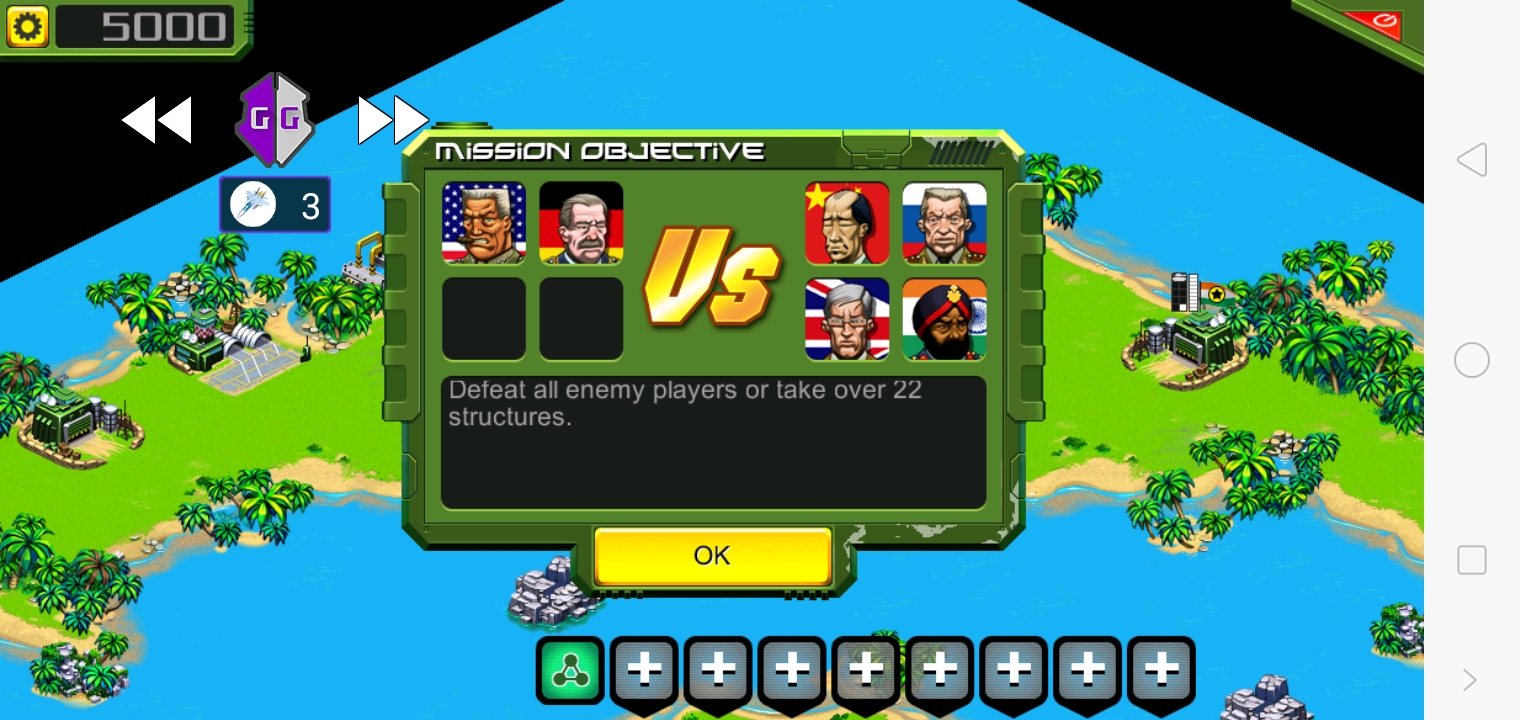
Task: Select the British leader portrait
Action: (x=847, y=319)
